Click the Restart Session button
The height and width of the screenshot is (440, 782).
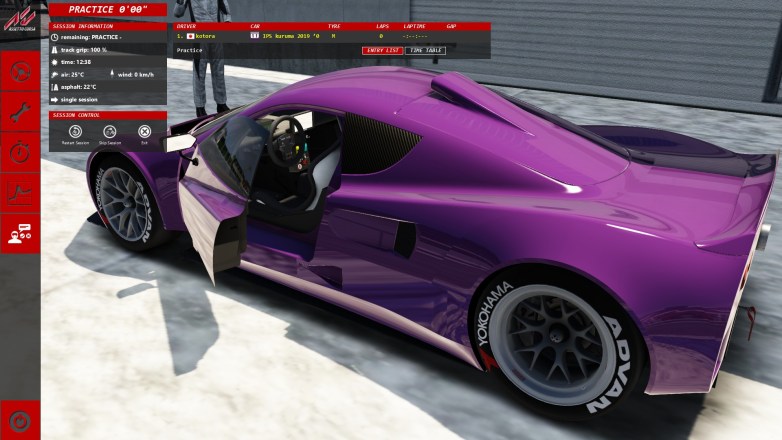75,131
